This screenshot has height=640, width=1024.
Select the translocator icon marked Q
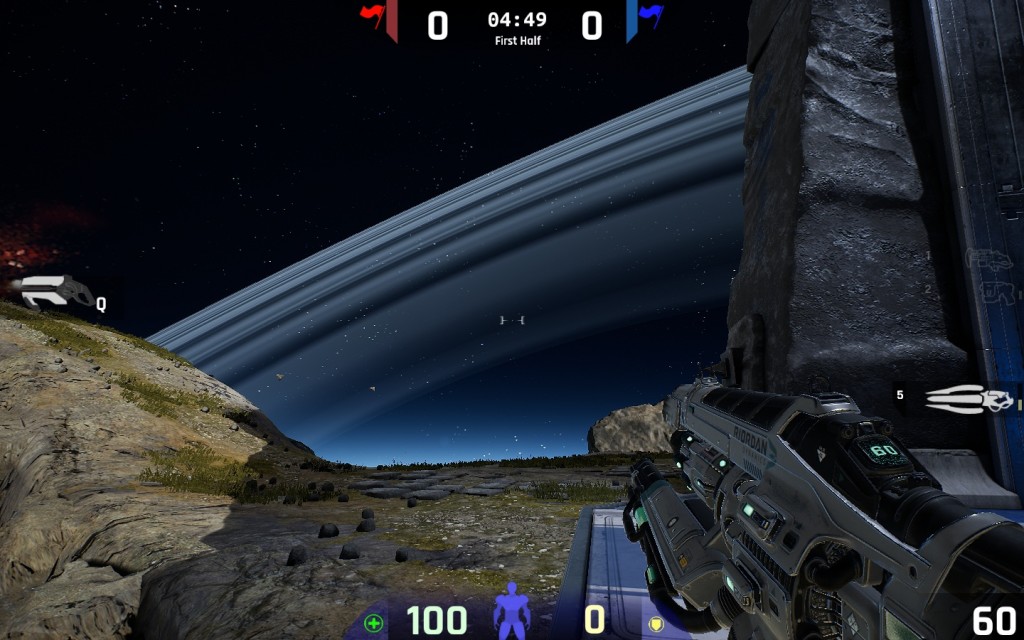coord(57,292)
